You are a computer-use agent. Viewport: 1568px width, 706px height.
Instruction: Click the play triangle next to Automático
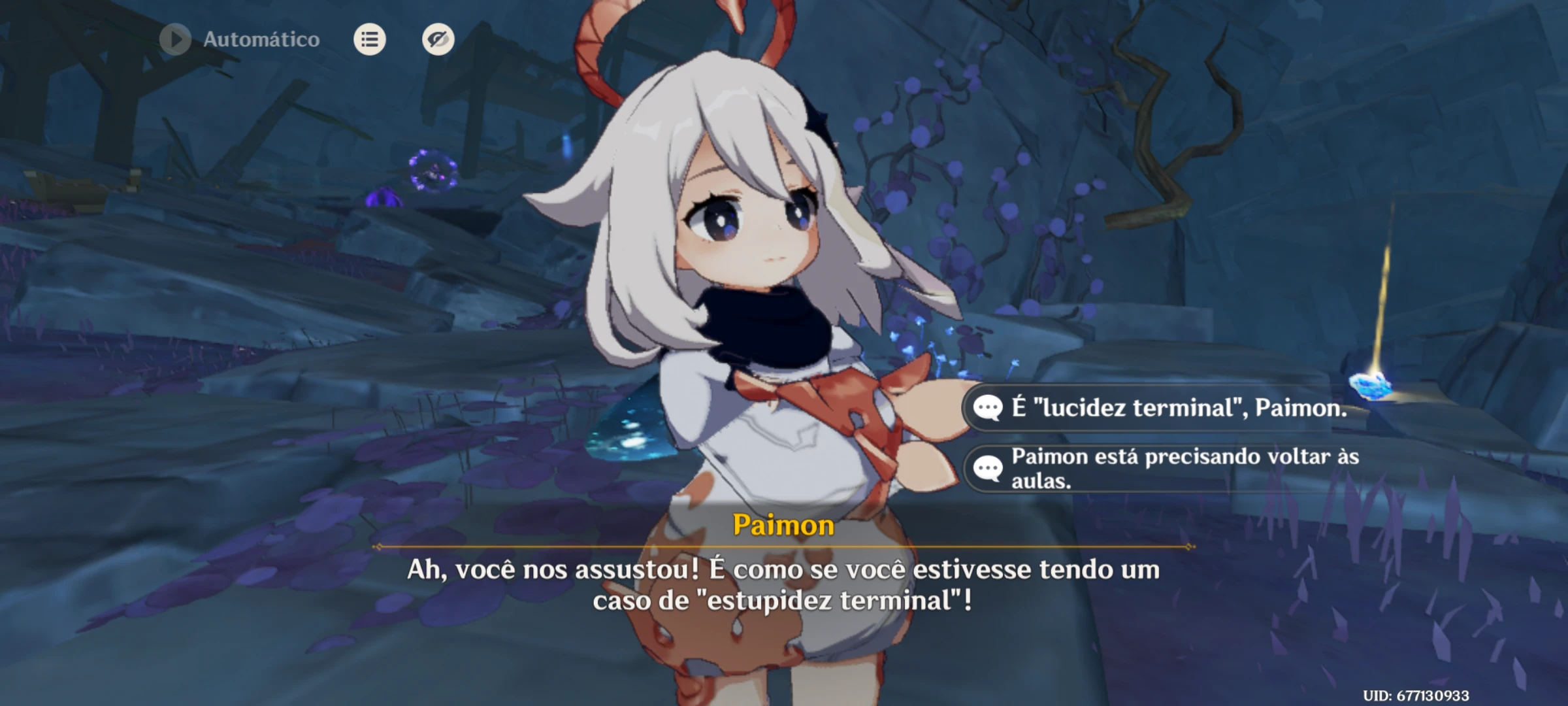pyautogui.click(x=174, y=39)
